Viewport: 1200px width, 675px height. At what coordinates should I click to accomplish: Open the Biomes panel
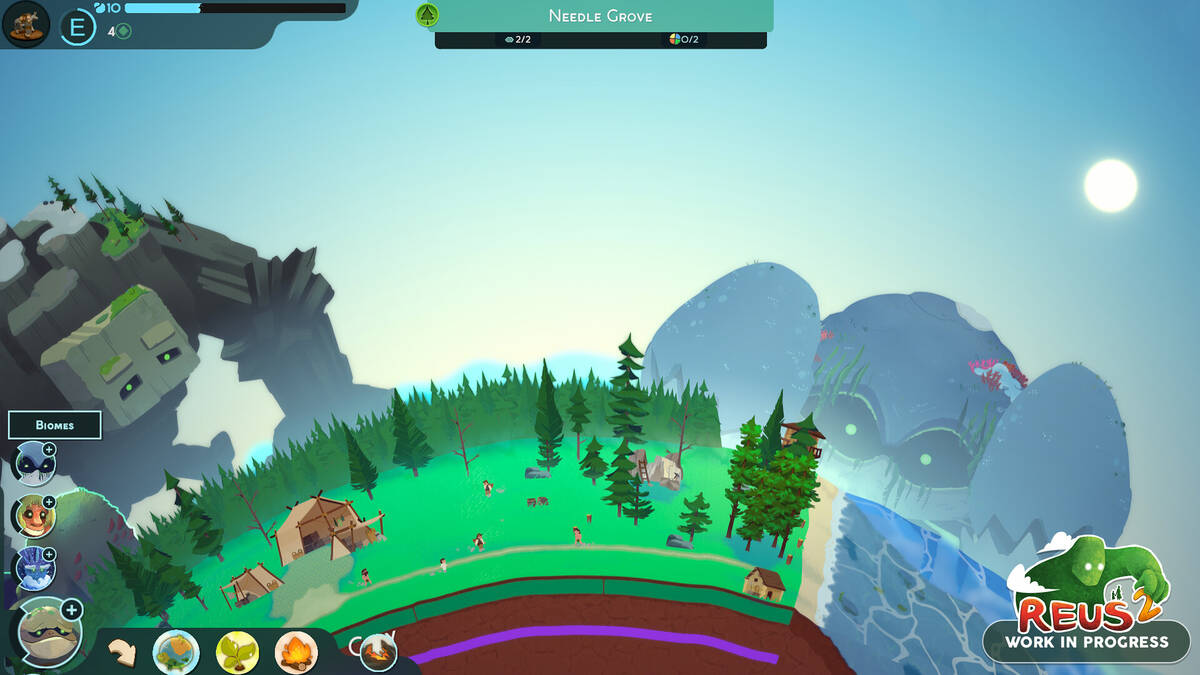click(55, 425)
